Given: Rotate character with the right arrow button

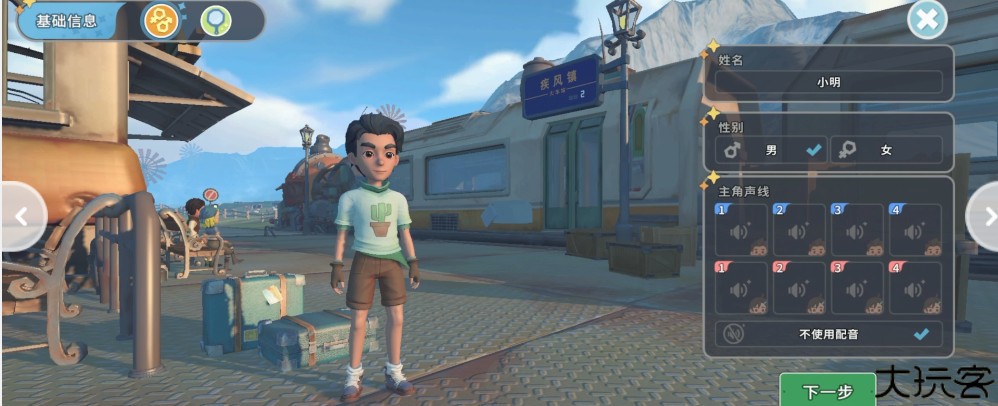Looking at the screenshot, I should tap(984, 216).
